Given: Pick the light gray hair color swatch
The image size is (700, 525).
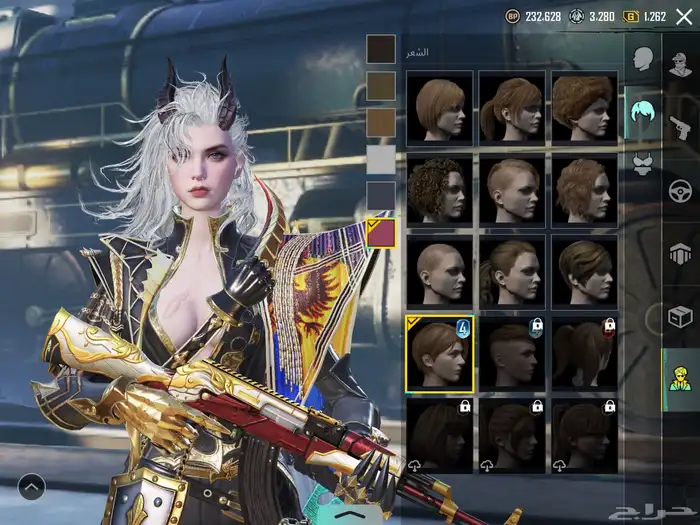Looking at the screenshot, I should click(x=381, y=159).
